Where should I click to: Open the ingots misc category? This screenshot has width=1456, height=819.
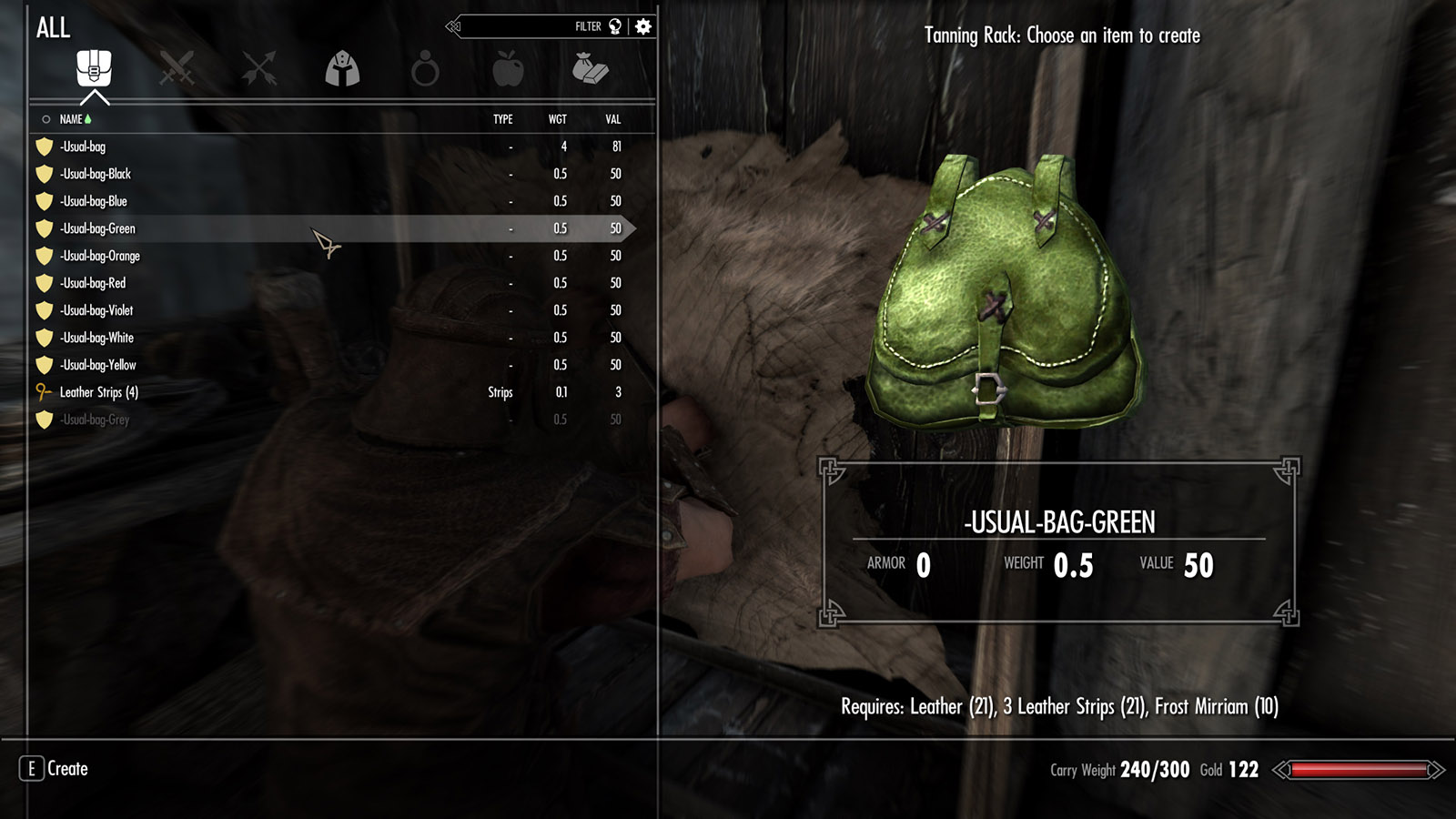point(590,68)
